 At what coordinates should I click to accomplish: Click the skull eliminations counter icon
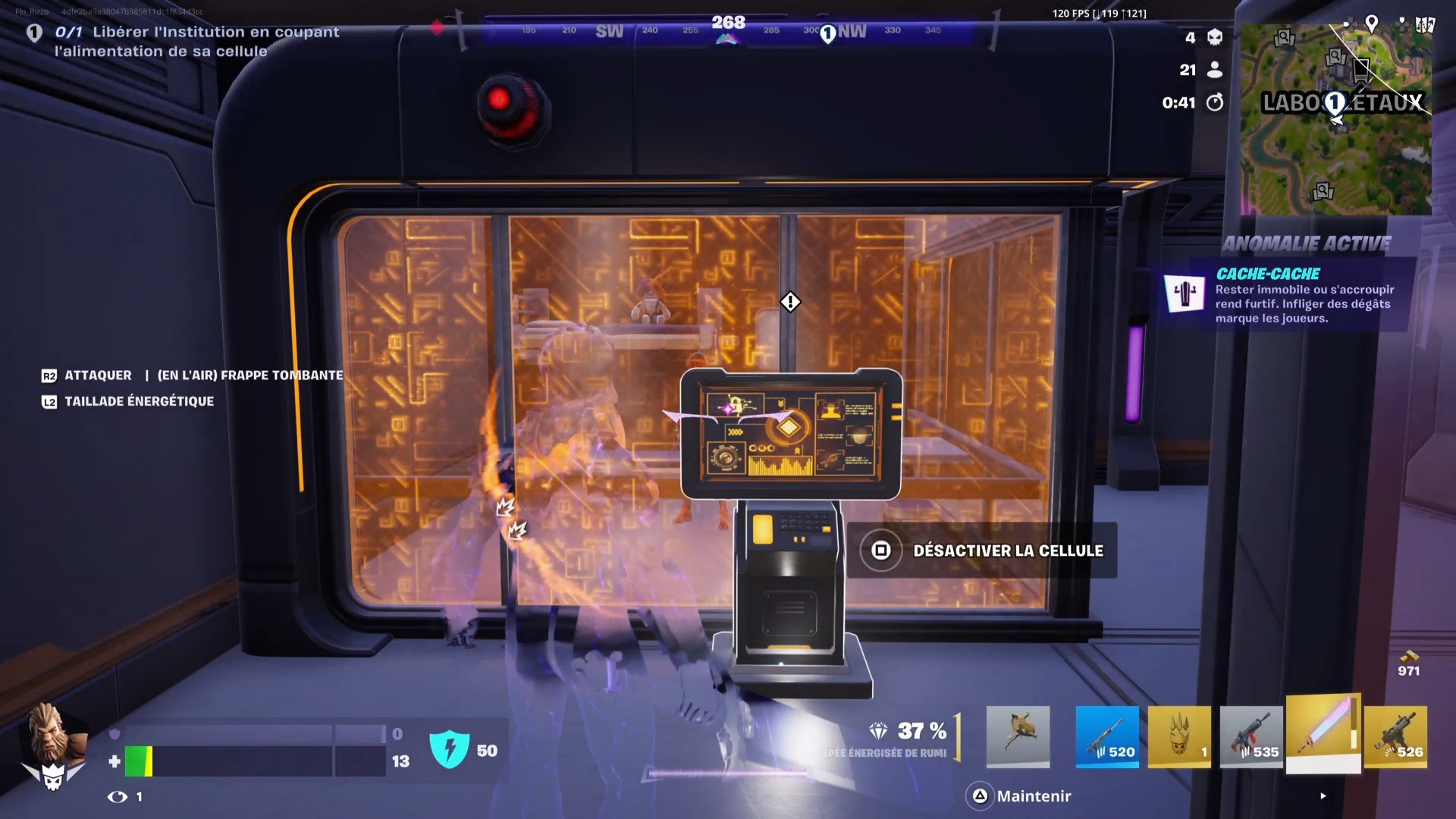click(x=1216, y=38)
